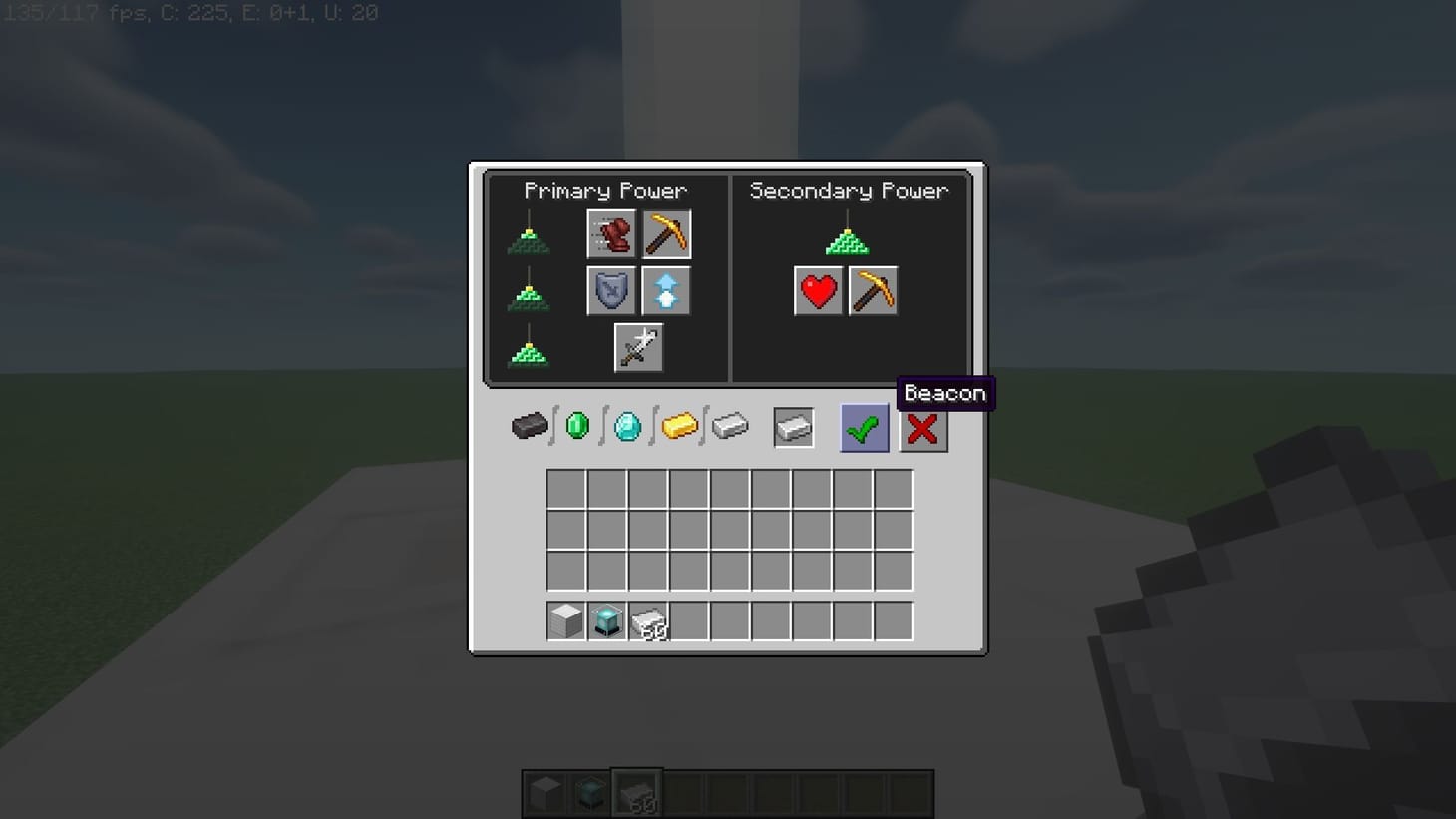
Task: Select the diamond payment option
Action: point(627,425)
